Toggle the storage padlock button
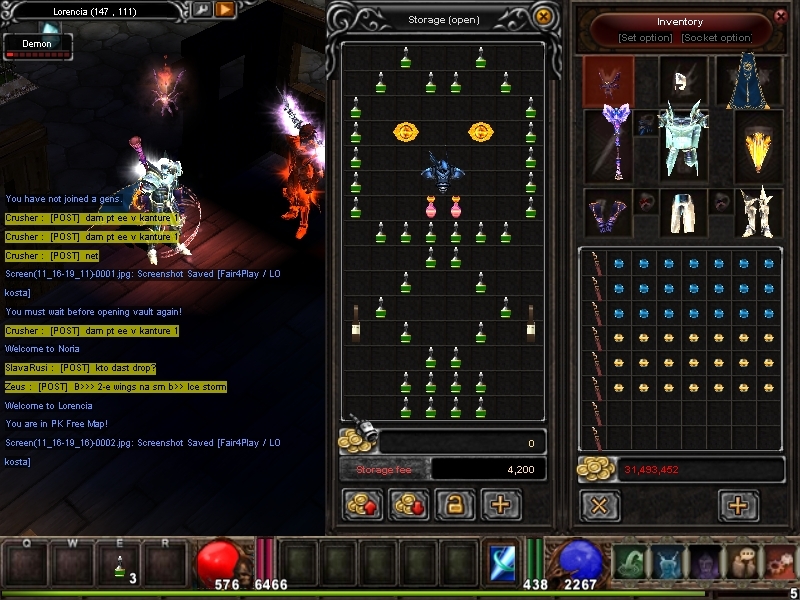 455,504
